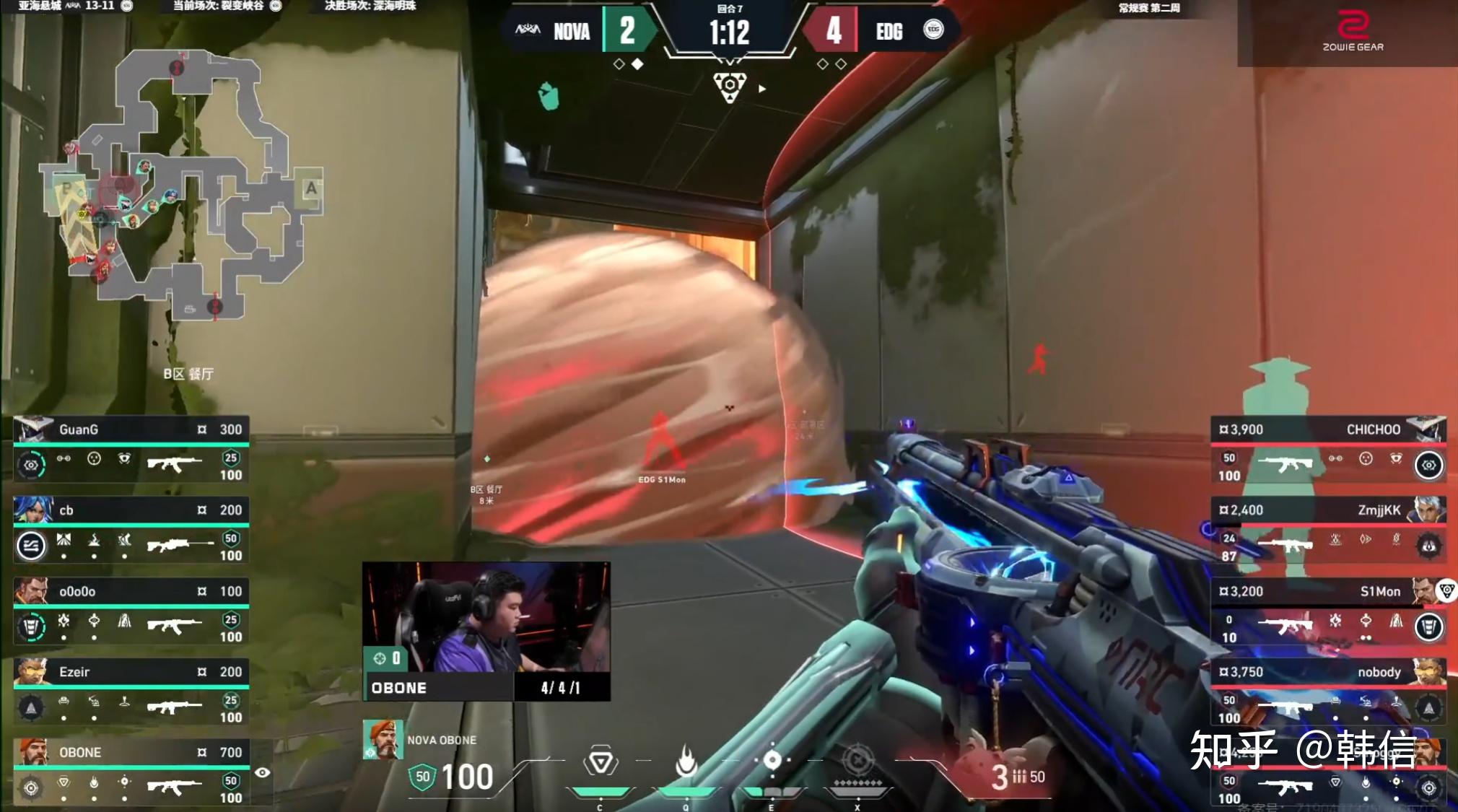Pick nobody's player panel
Viewport: 1458px width, 812px height.
pos(1328,691)
